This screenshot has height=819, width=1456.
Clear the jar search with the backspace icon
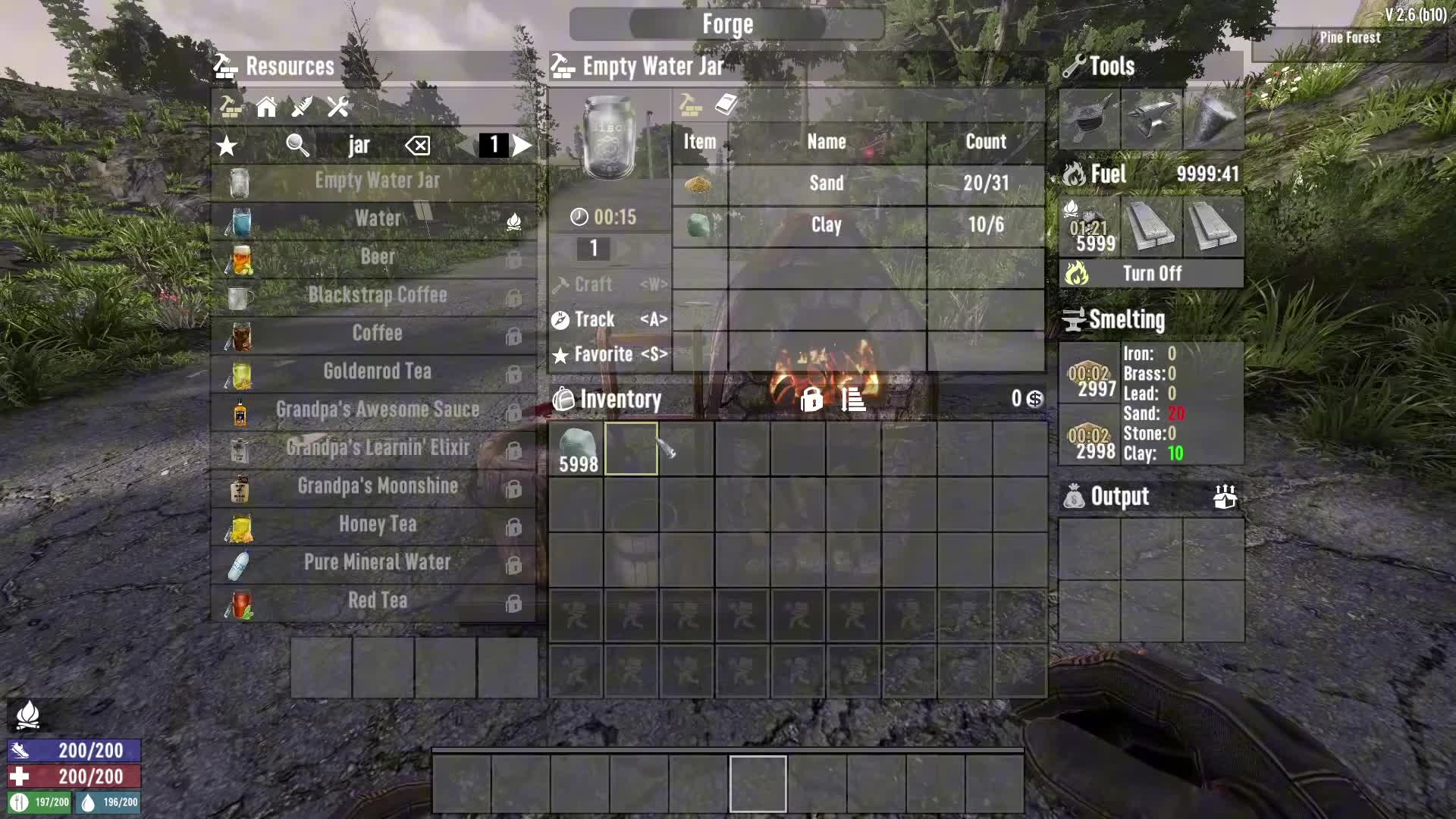[418, 146]
